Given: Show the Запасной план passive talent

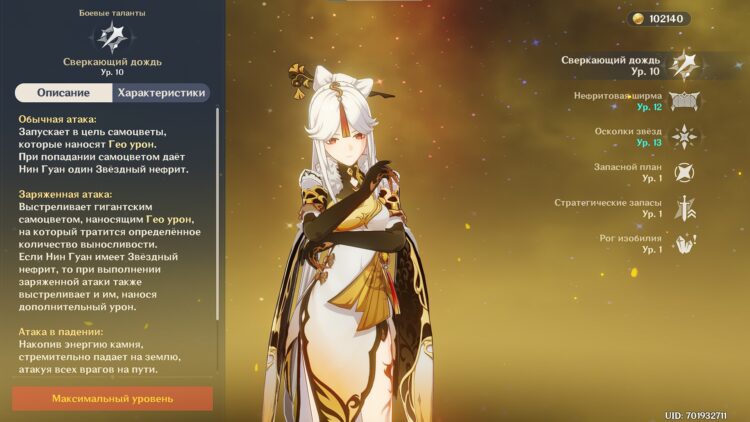Looking at the screenshot, I should pyautogui.click(x=685, y=172).
